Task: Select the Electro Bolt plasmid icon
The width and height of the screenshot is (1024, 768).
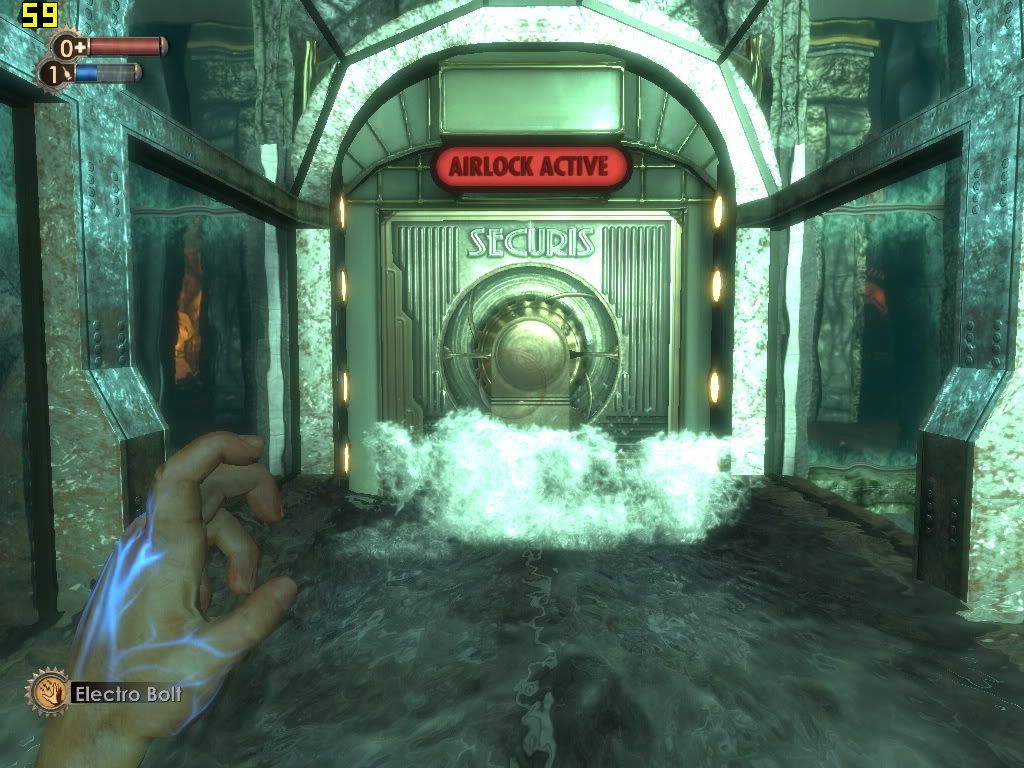Action: coord(47,691)
